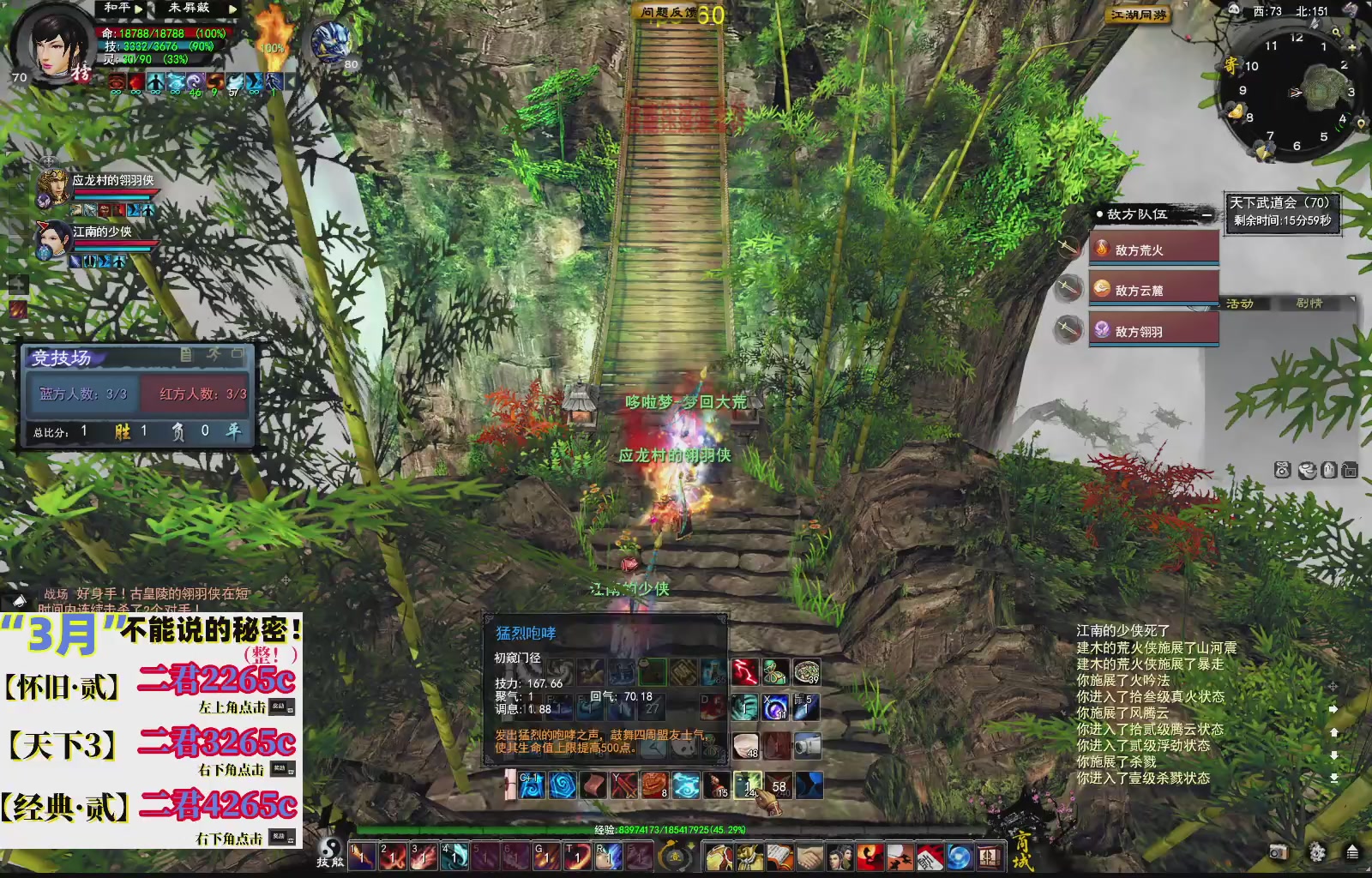
Task: Switch to the 剧情 tab
Action: [1310, 302]
